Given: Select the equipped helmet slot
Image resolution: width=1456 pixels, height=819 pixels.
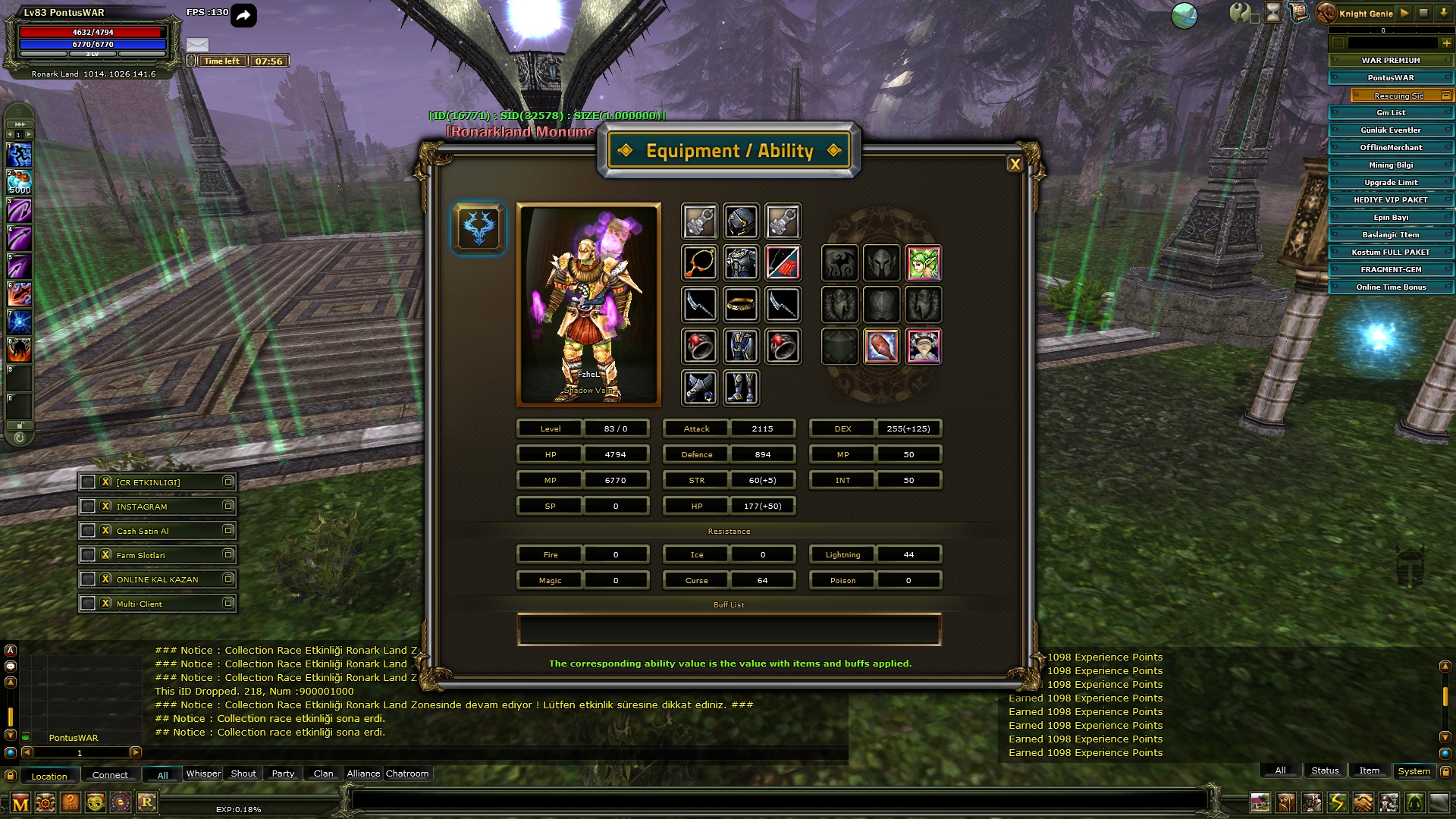Looking at the screenshot, I should [741, 221].
